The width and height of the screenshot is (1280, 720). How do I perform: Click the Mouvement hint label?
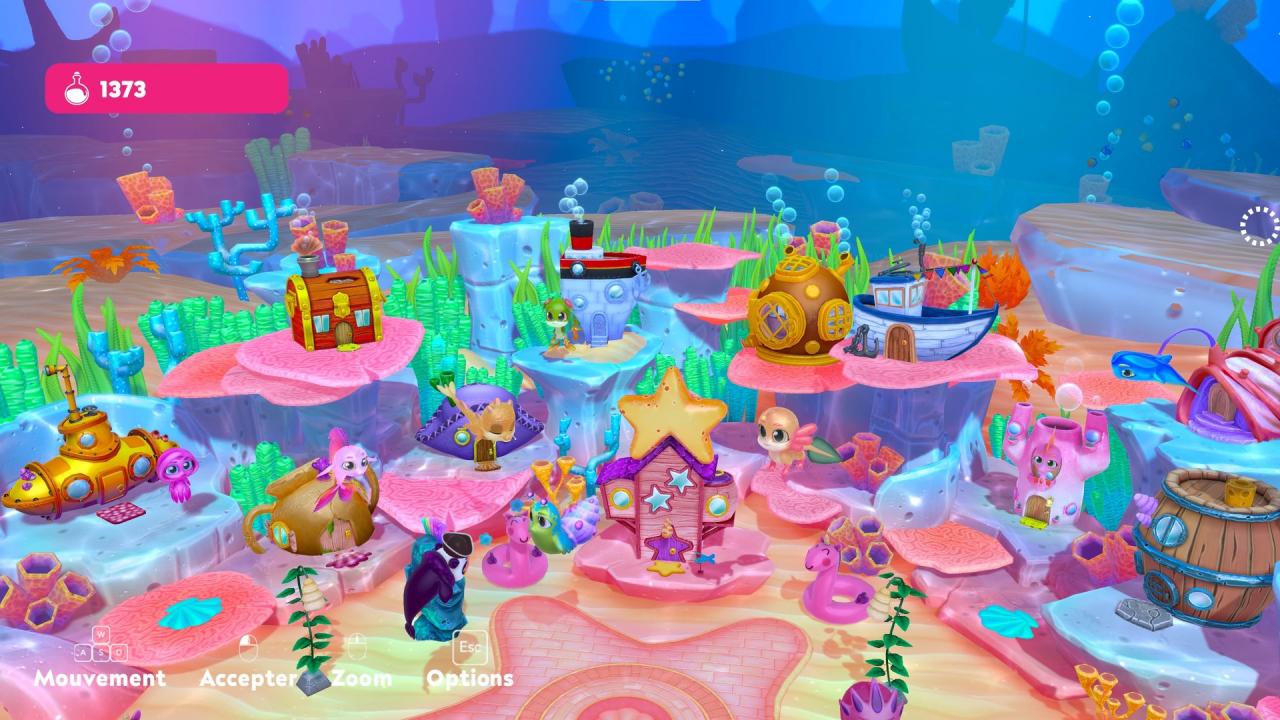(100, 678)
